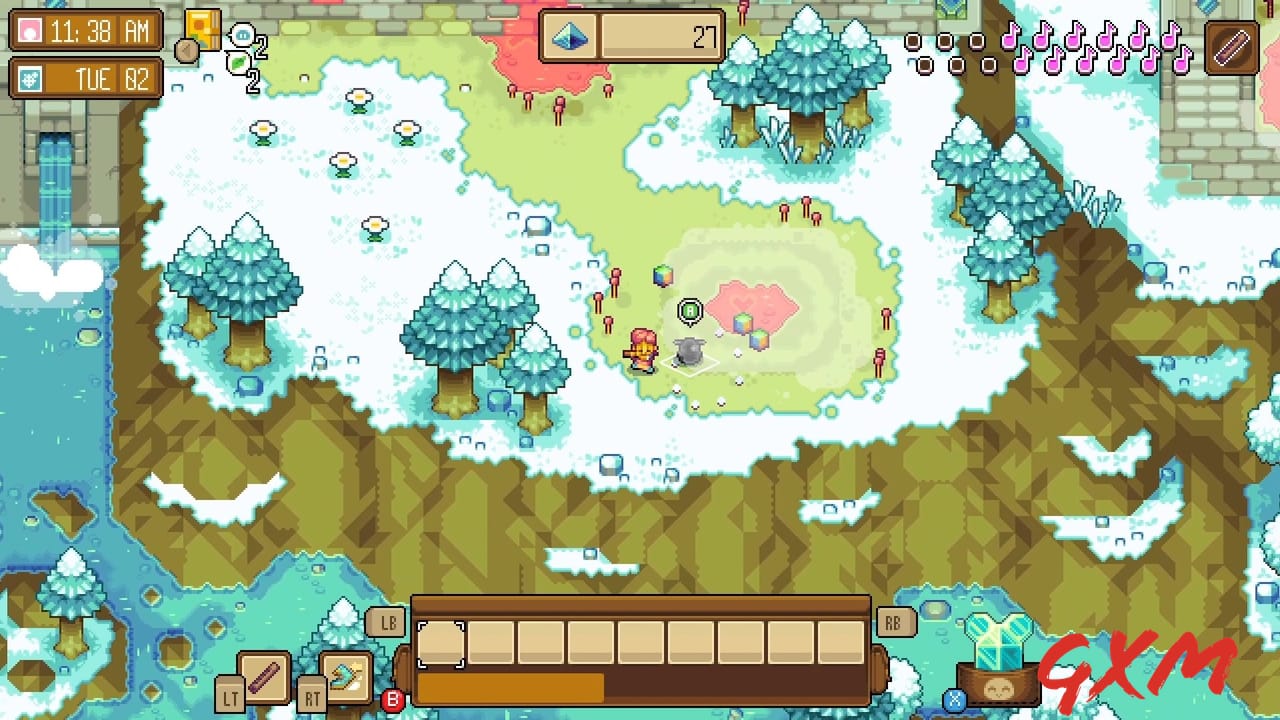Click the R interaction prompt above the statue
1280x720 pixels.
pyautogui.click(x=691, y=311)
